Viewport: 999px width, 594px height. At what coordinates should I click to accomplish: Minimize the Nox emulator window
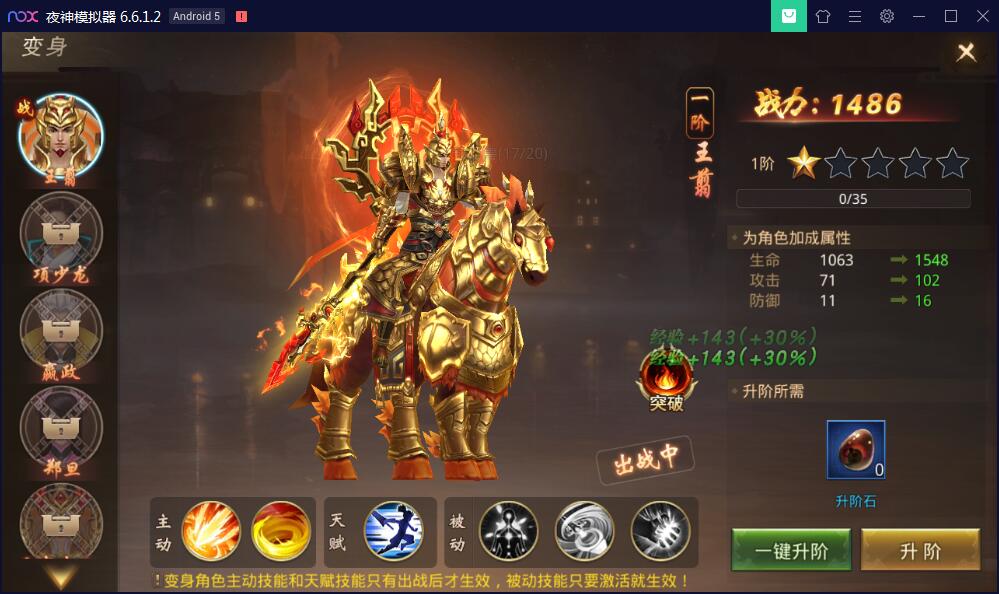[919, 16]
